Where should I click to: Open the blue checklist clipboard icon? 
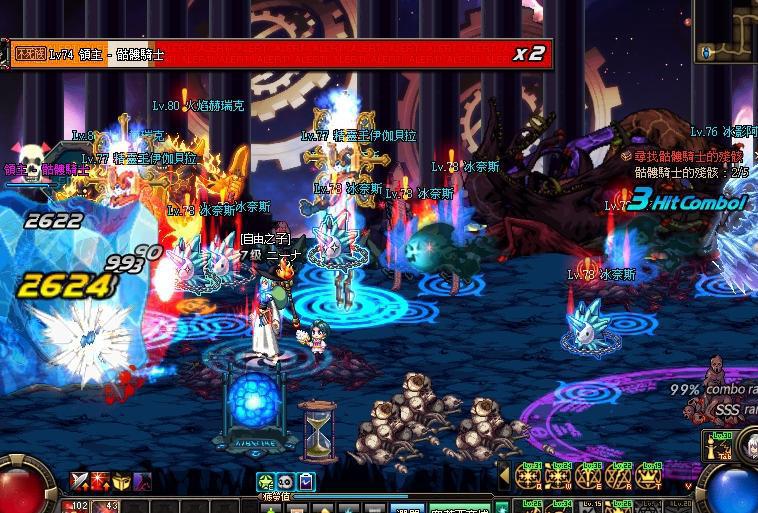pos(306,482)
